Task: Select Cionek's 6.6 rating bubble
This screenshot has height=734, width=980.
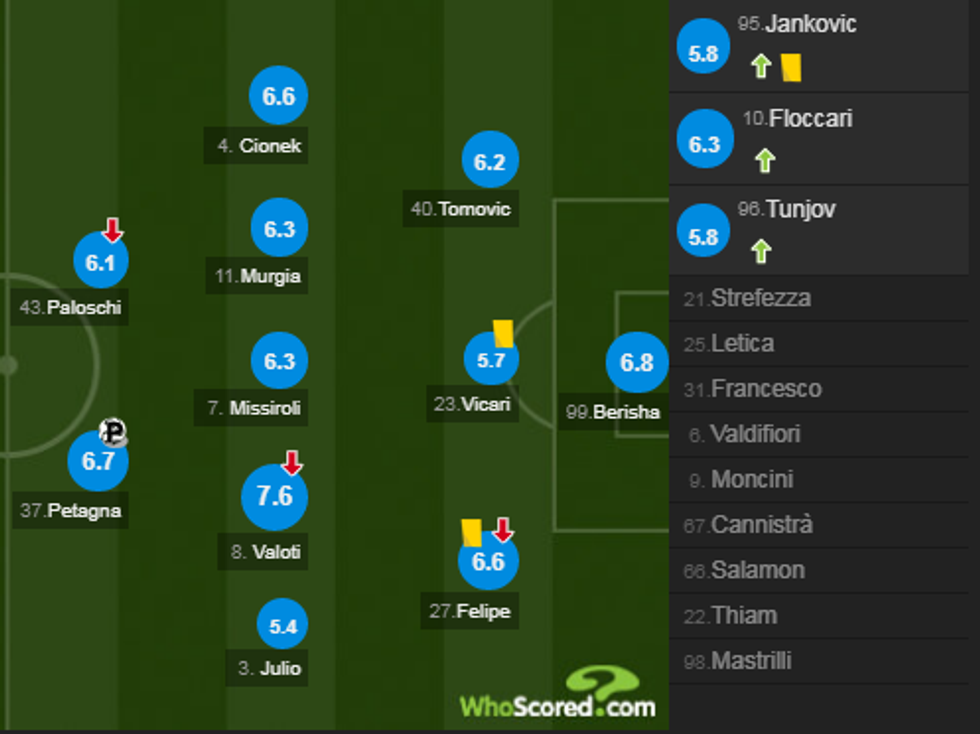Action: (279, 96)
